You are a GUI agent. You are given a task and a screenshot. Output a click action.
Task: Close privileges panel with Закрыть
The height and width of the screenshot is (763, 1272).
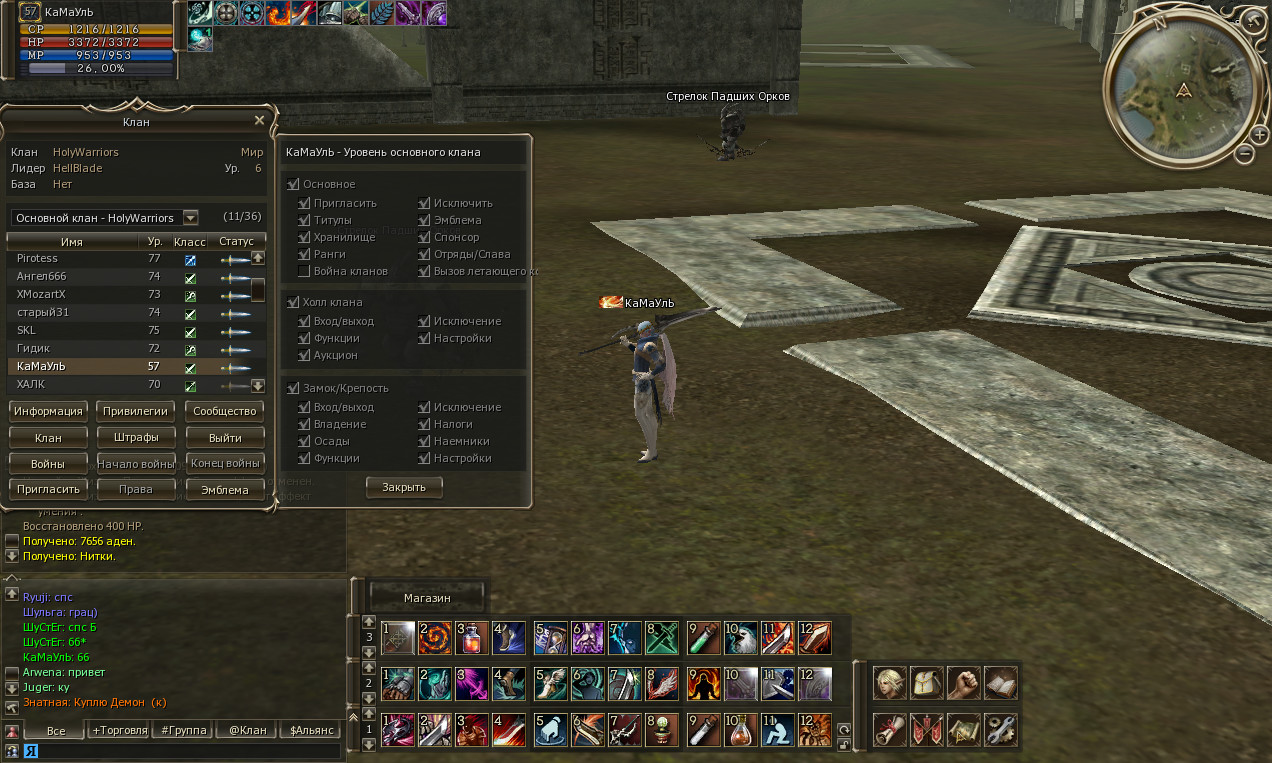click(404, 487)
